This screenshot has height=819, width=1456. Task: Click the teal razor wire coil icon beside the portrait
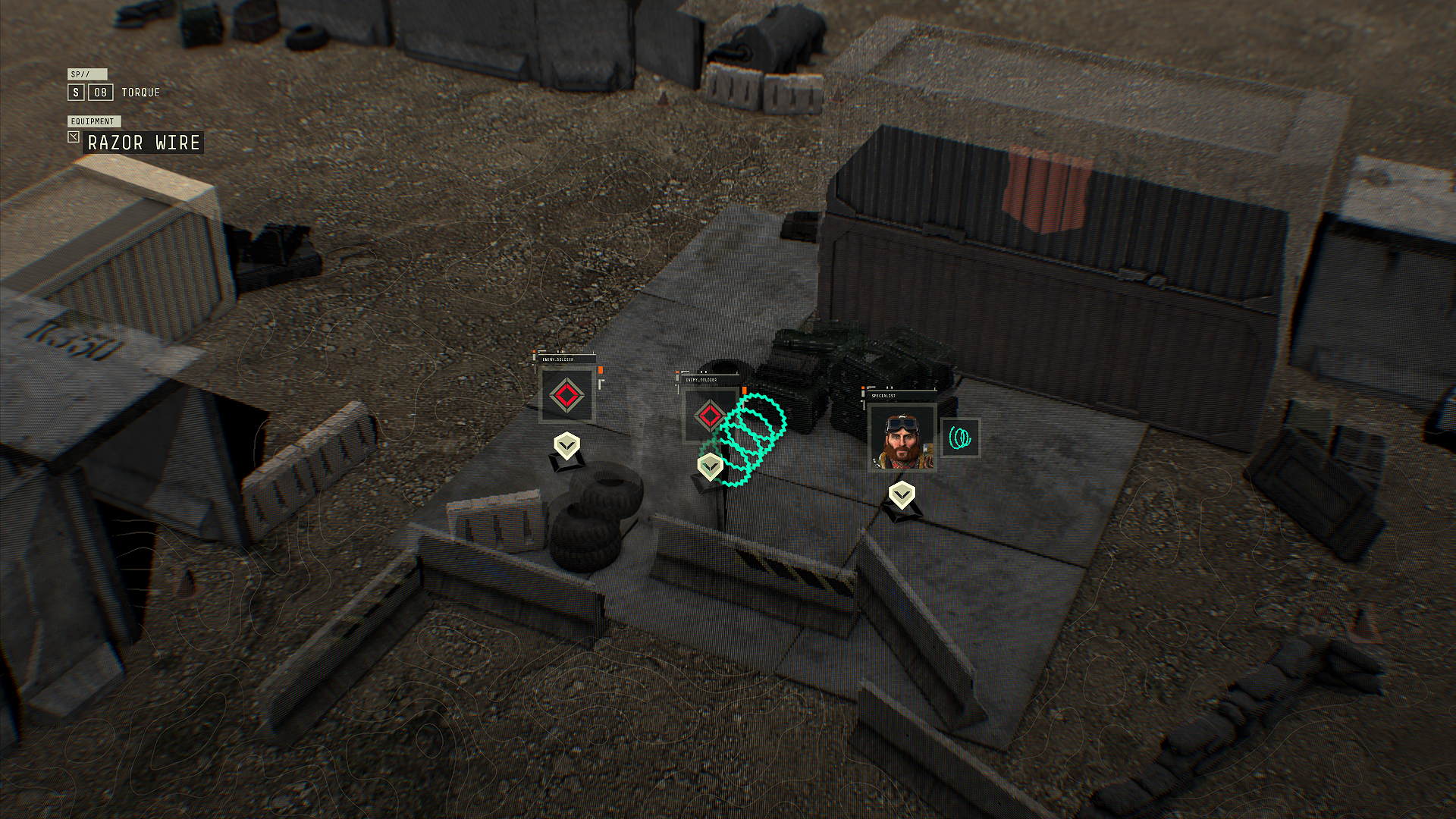[960, 438]
